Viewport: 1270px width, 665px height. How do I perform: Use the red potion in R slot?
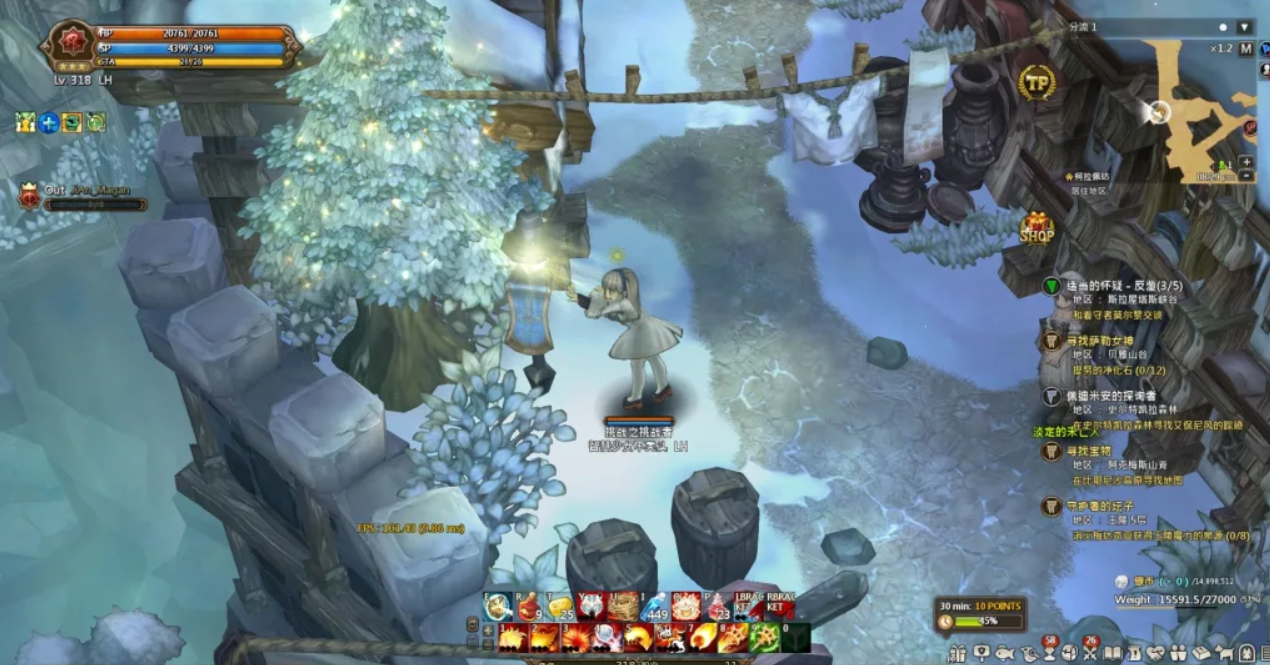tap(529, 606)
